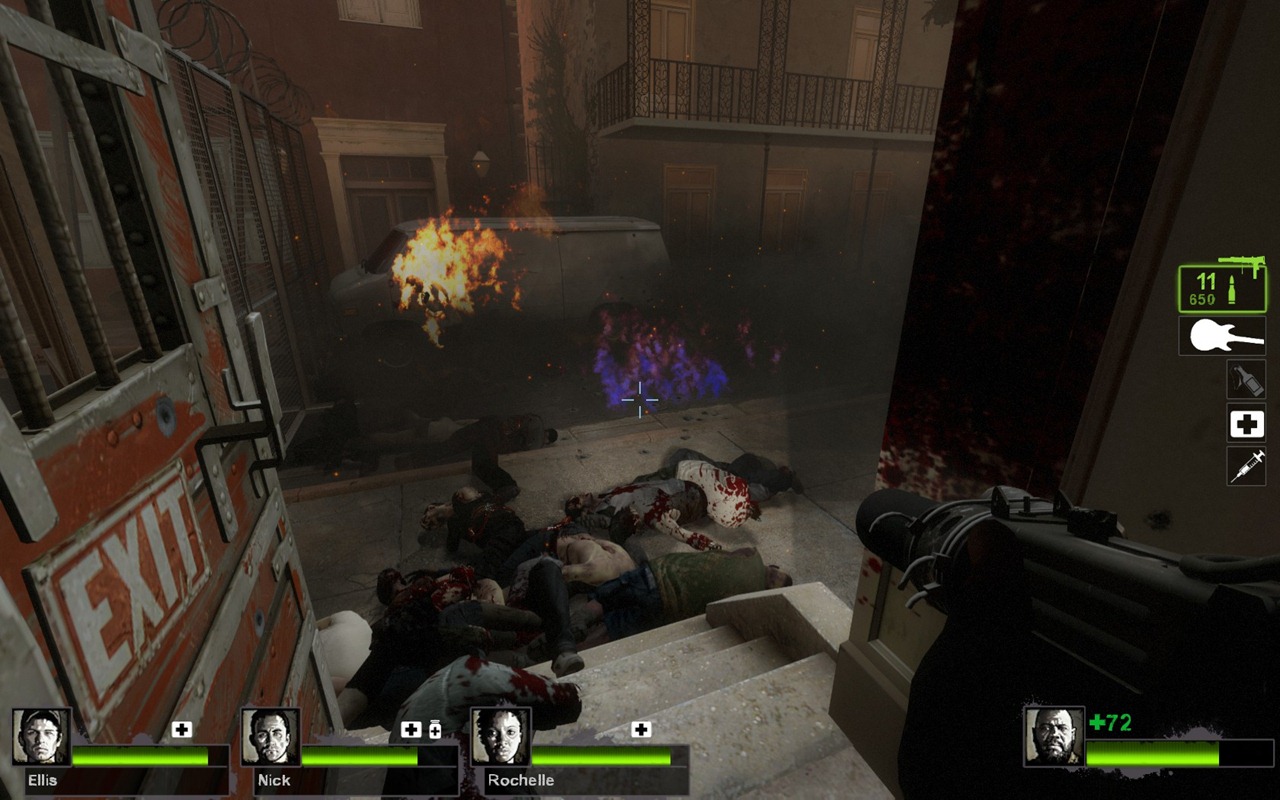Click Nick's teammate portrait
The height and width of the screenshot is (800, 1280).
[271, 737]
